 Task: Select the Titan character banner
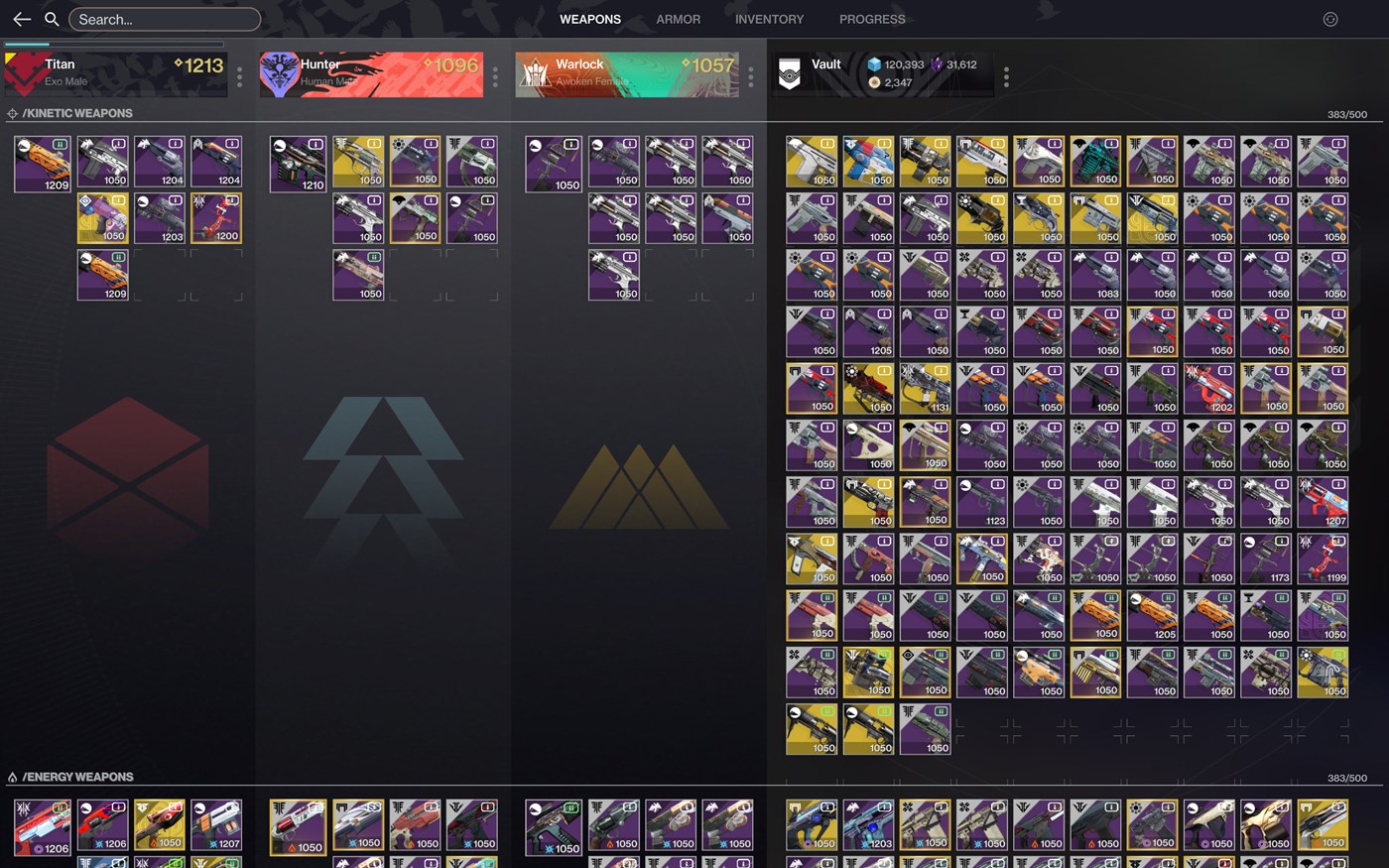(116, 74)
